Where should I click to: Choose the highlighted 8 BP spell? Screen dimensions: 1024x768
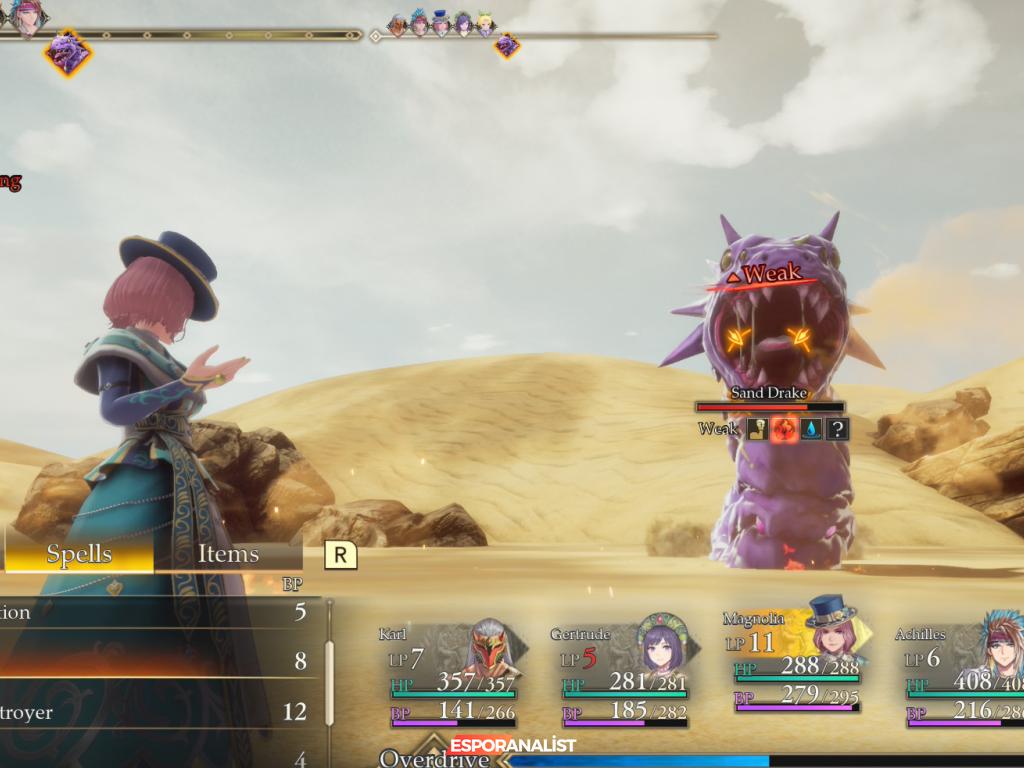tap(160, 660)
